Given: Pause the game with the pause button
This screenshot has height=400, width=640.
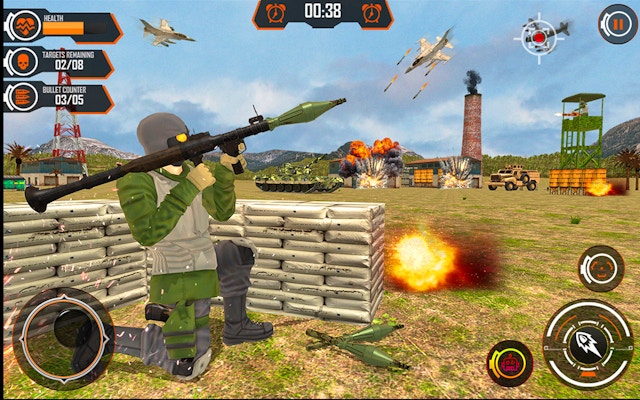Looking at the screenshot, I should [x=617, y=24].
